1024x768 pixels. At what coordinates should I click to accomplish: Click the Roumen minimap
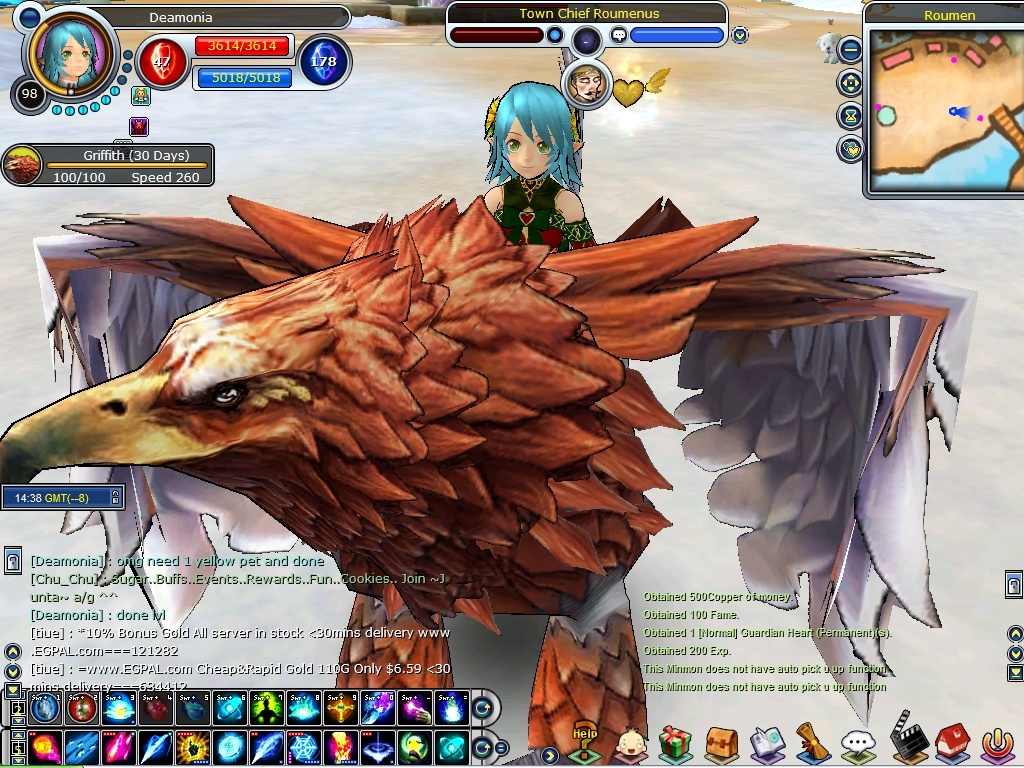coord(944,109)
